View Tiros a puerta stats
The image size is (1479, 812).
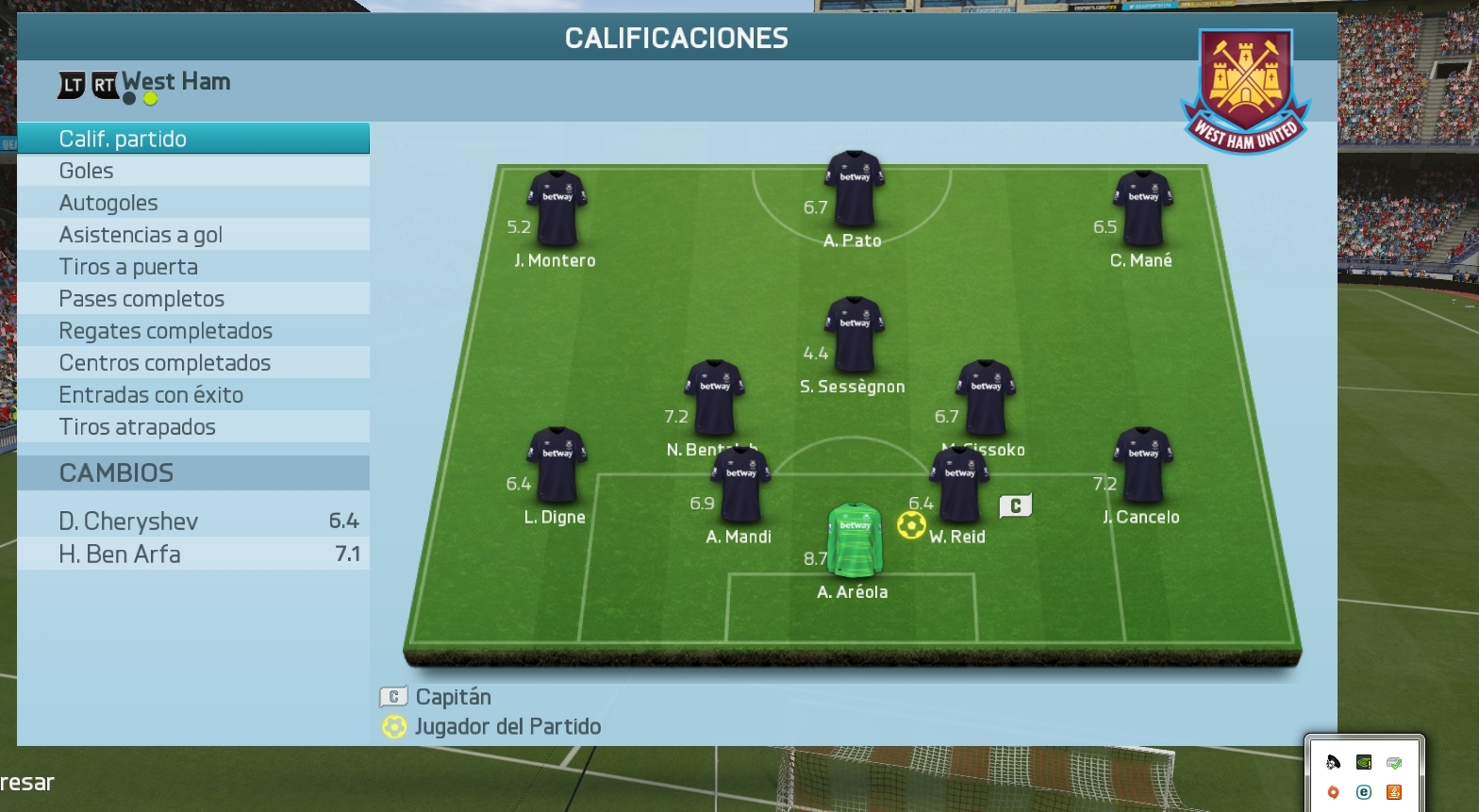coord(193,267)
